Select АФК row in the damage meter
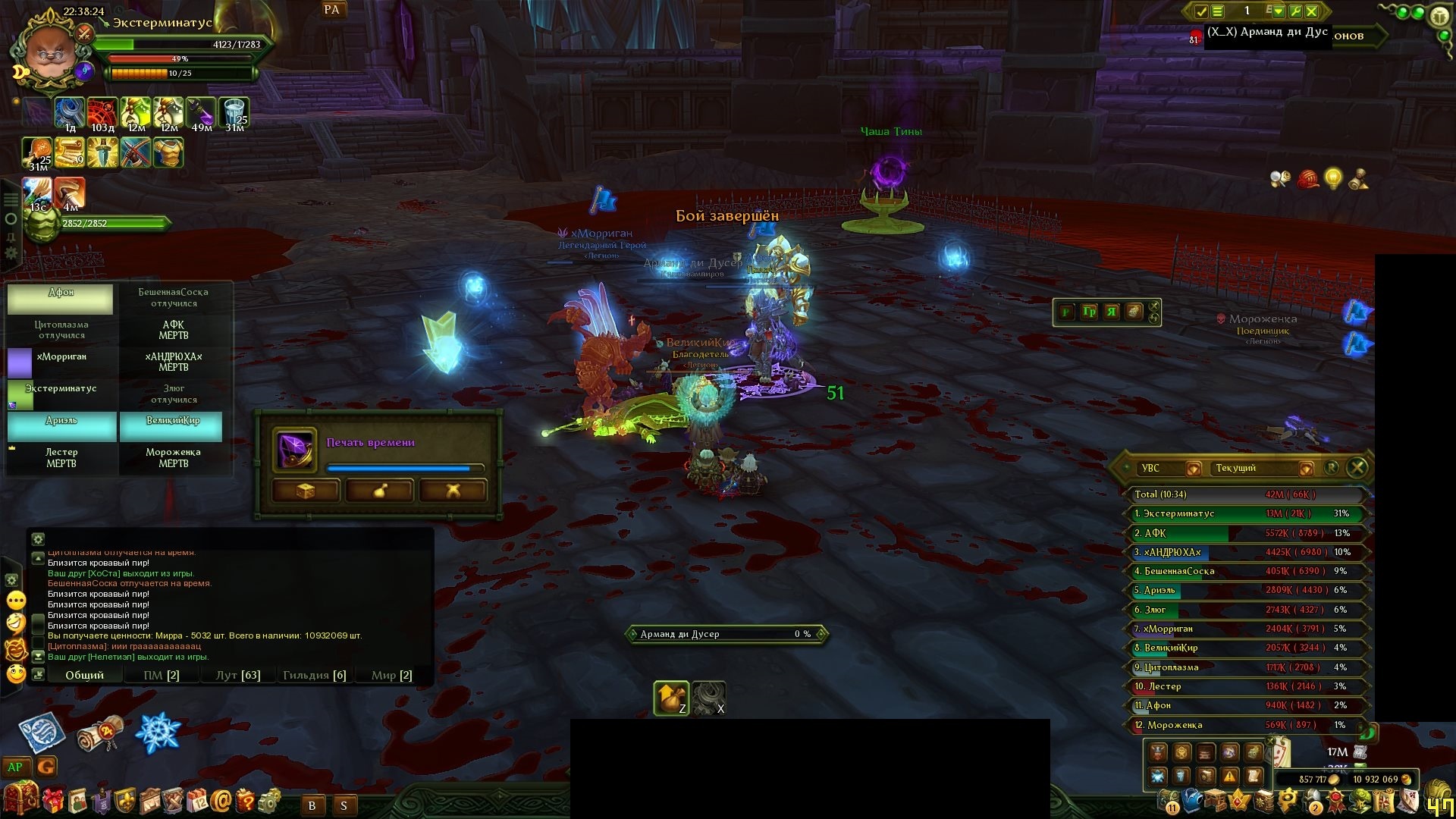 click(x=1244, y=533)
